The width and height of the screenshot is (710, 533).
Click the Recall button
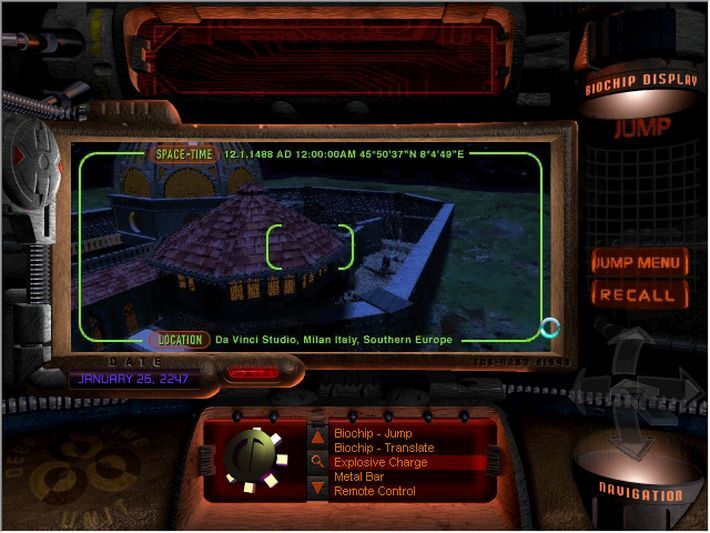[x=639, y=295]
